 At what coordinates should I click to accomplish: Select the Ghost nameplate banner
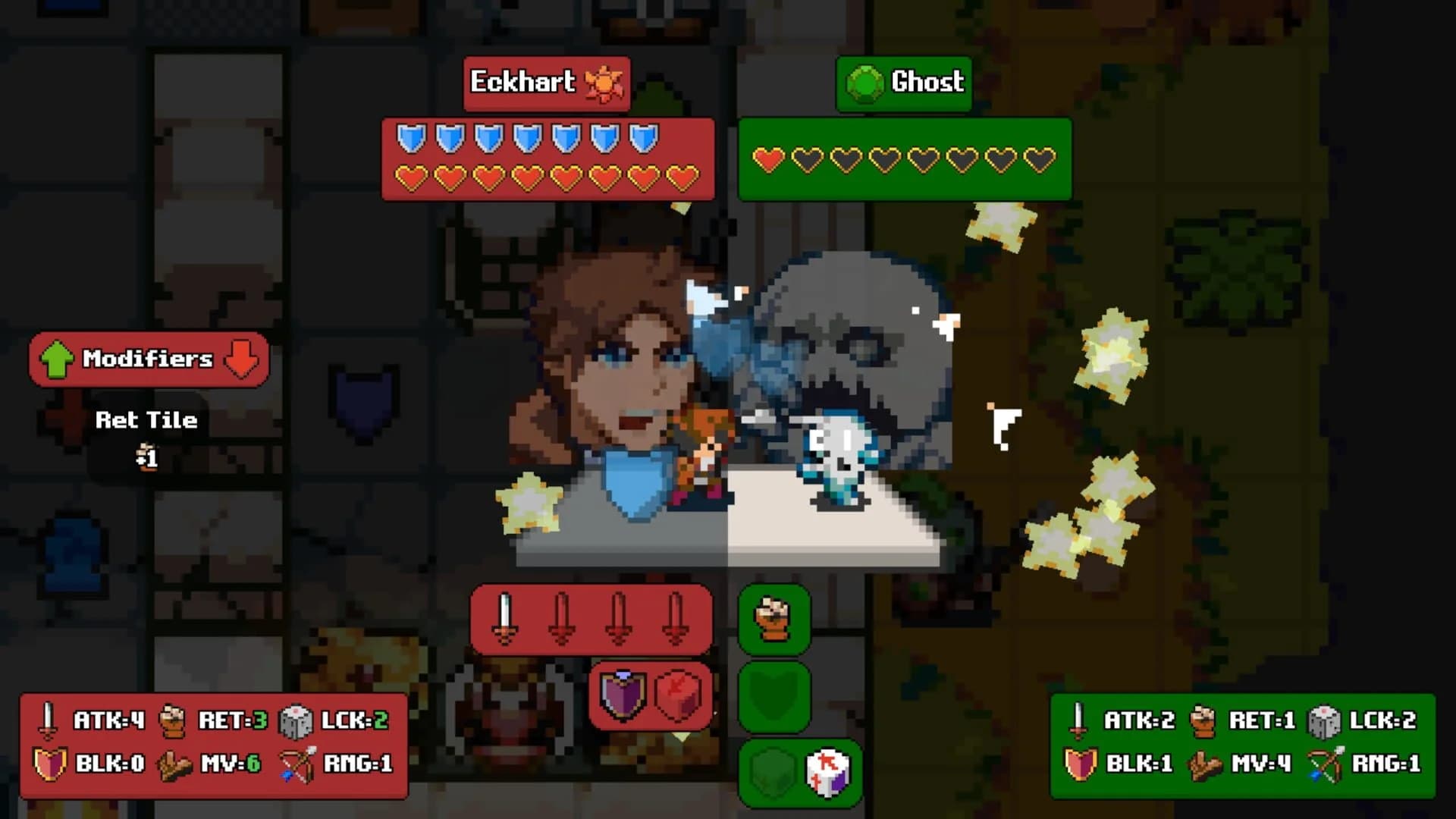[904, 83]
